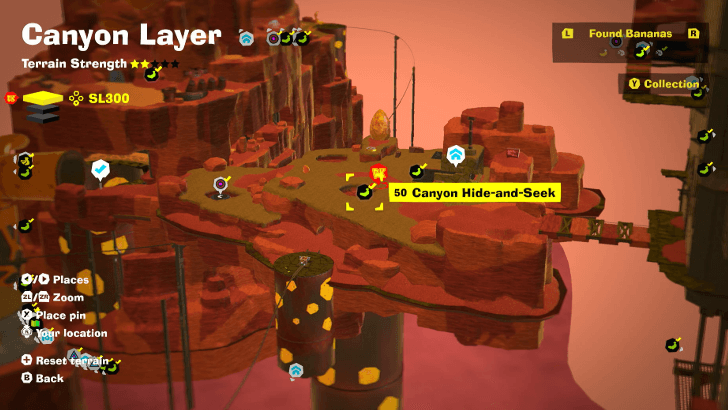Choose the lone banana marker above the pink void
Screen dimensions: 728x410
point(673,346)
